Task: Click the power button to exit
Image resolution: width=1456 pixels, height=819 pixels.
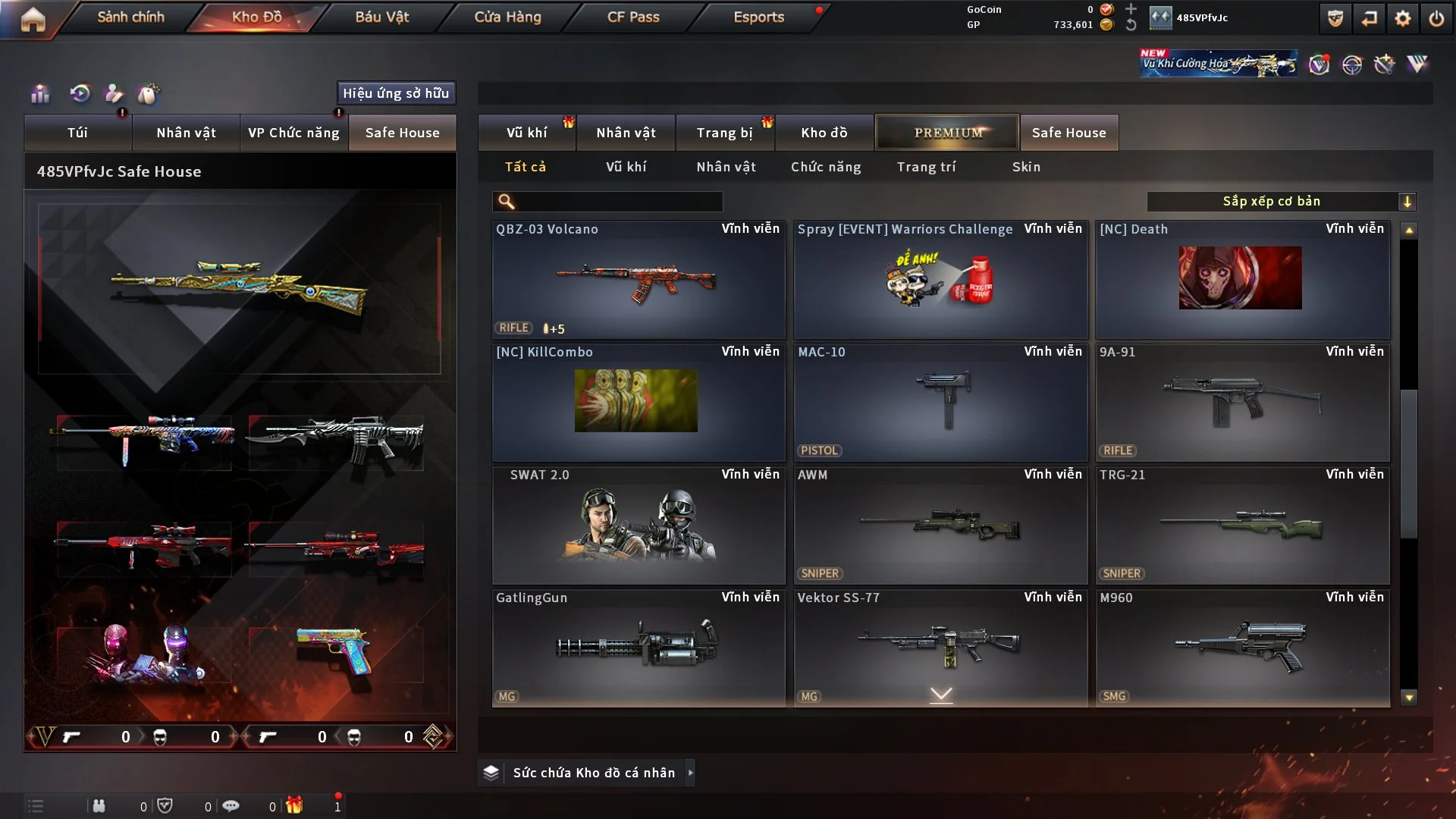Action: tap(1436, 18)
